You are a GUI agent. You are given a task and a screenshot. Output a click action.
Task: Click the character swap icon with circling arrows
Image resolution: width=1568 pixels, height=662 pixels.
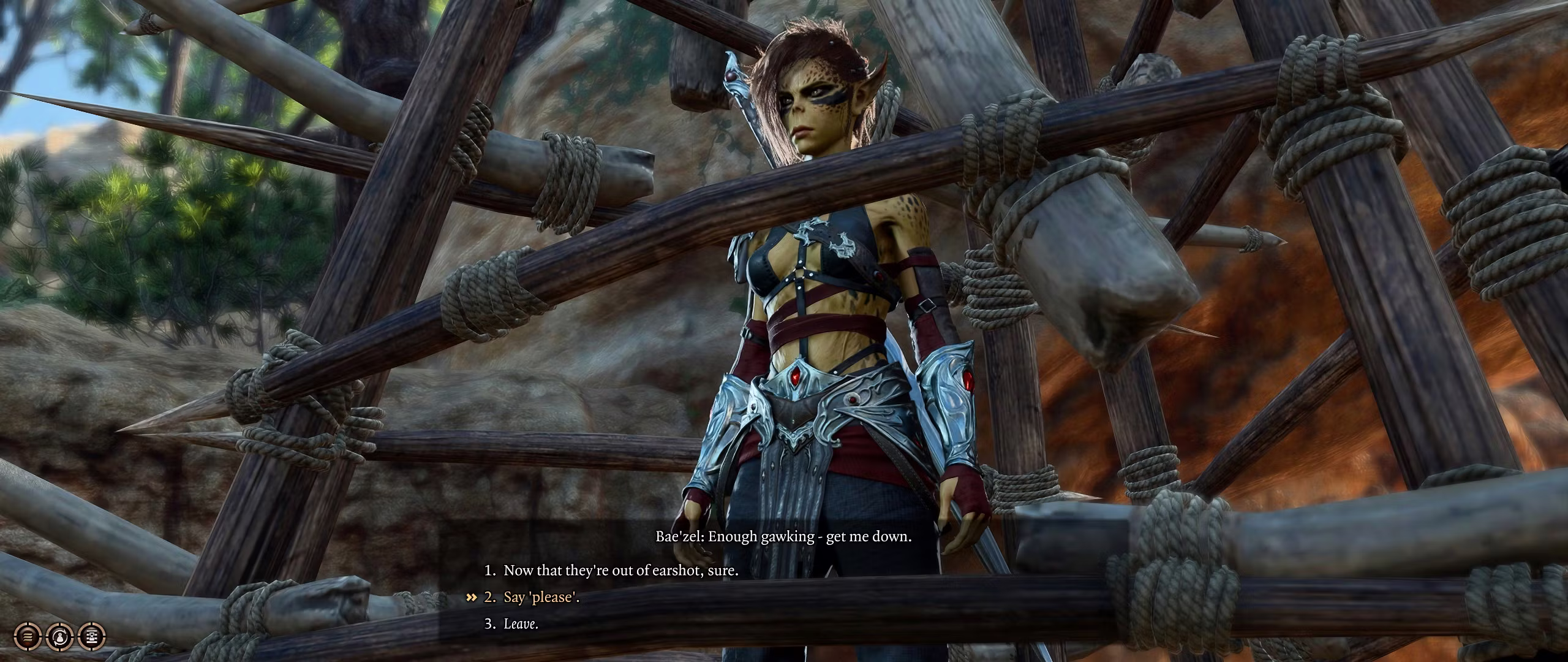coord(60,636)
